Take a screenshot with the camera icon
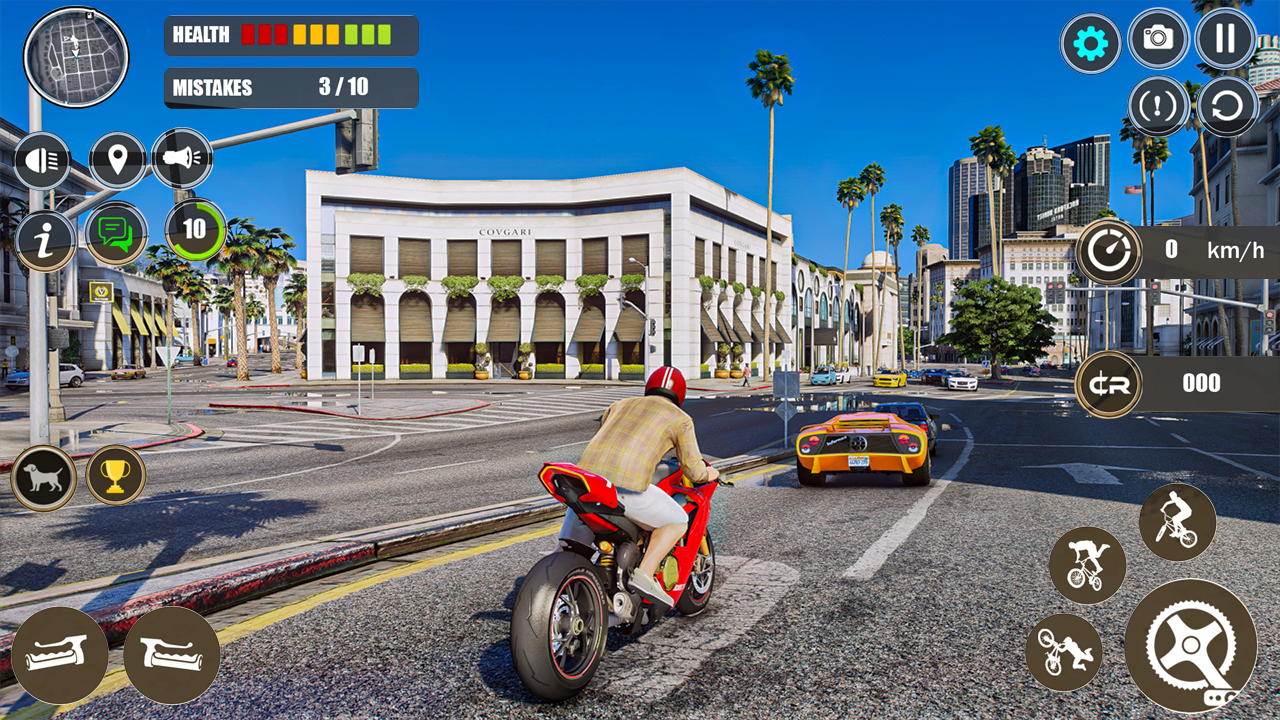The height and width of the screenshot is (720, 1280). pyautogui.click(x=1158, y=43)
